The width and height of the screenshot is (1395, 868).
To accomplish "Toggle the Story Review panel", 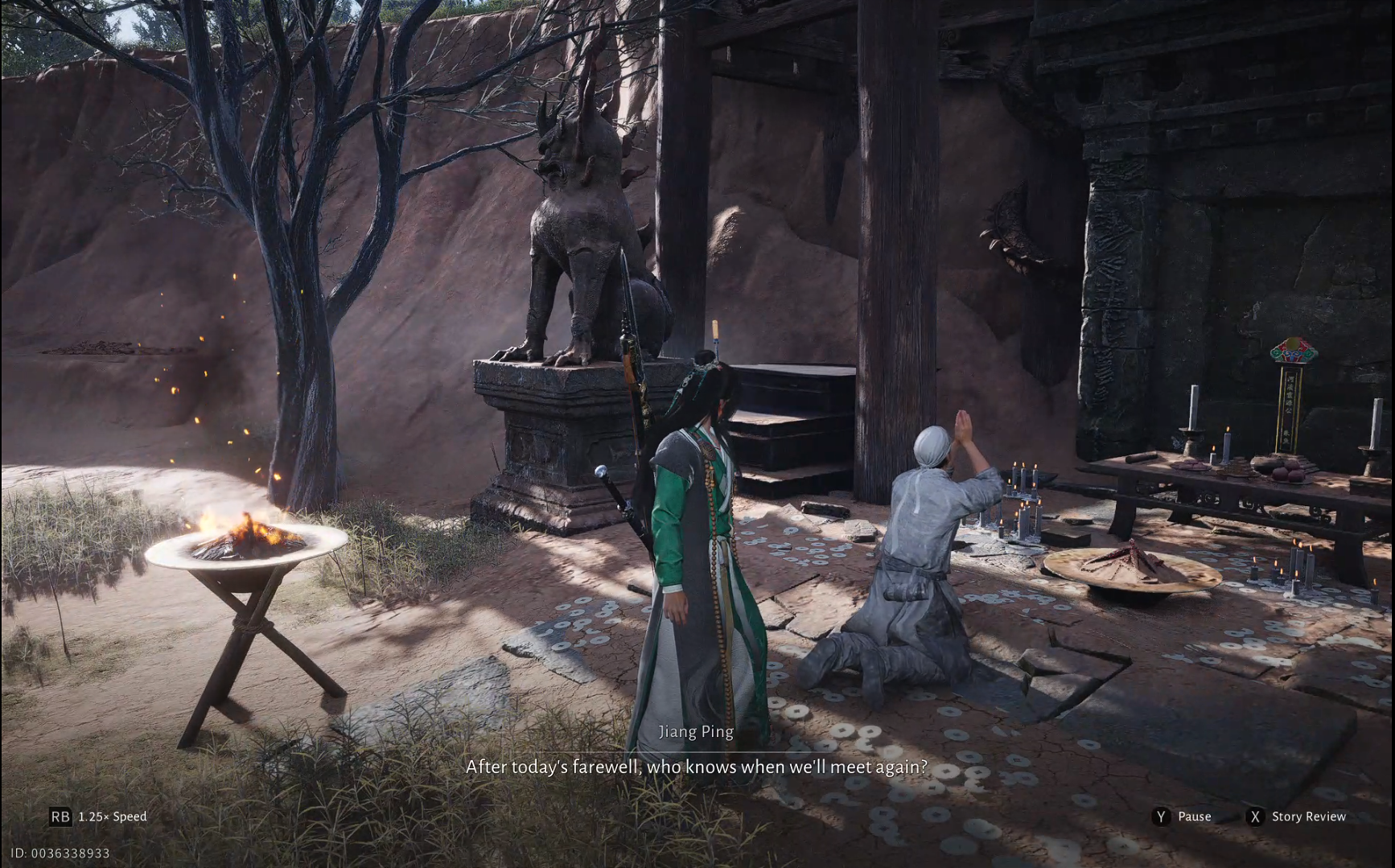I will pyautogui.click(x=1310, y=817).
